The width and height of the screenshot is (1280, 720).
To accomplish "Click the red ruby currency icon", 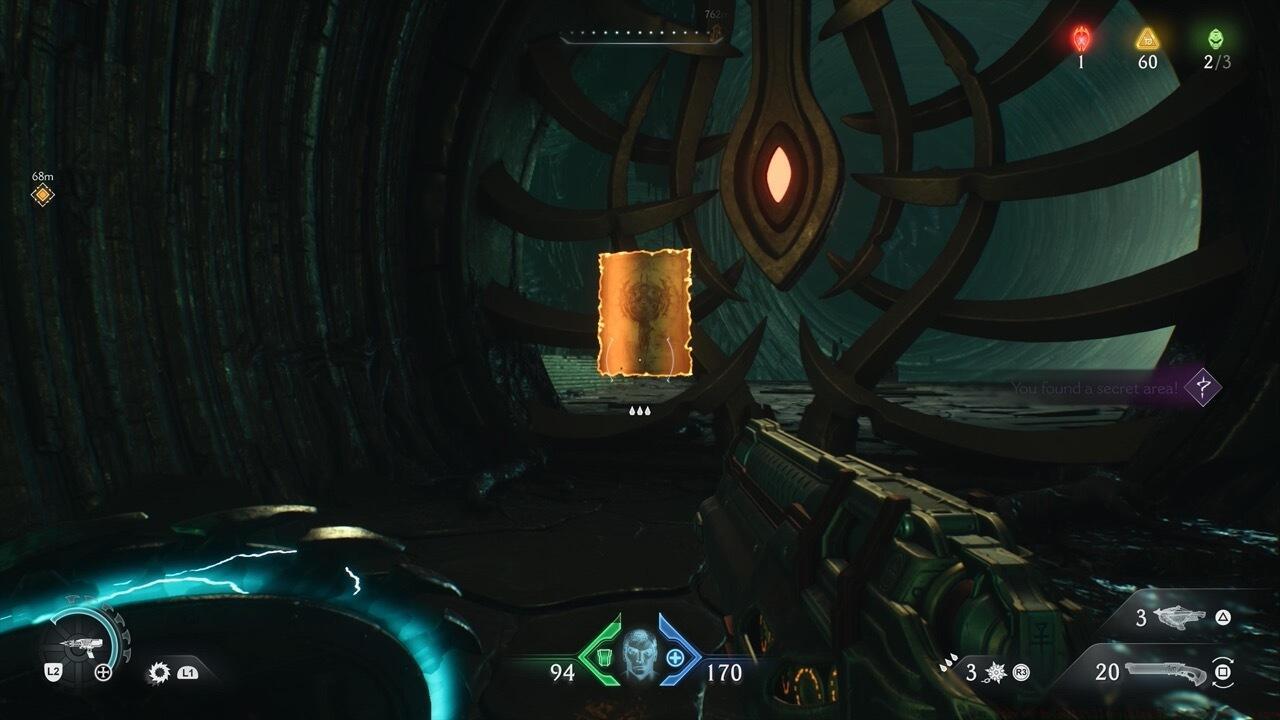I will tap(1081, 39).
